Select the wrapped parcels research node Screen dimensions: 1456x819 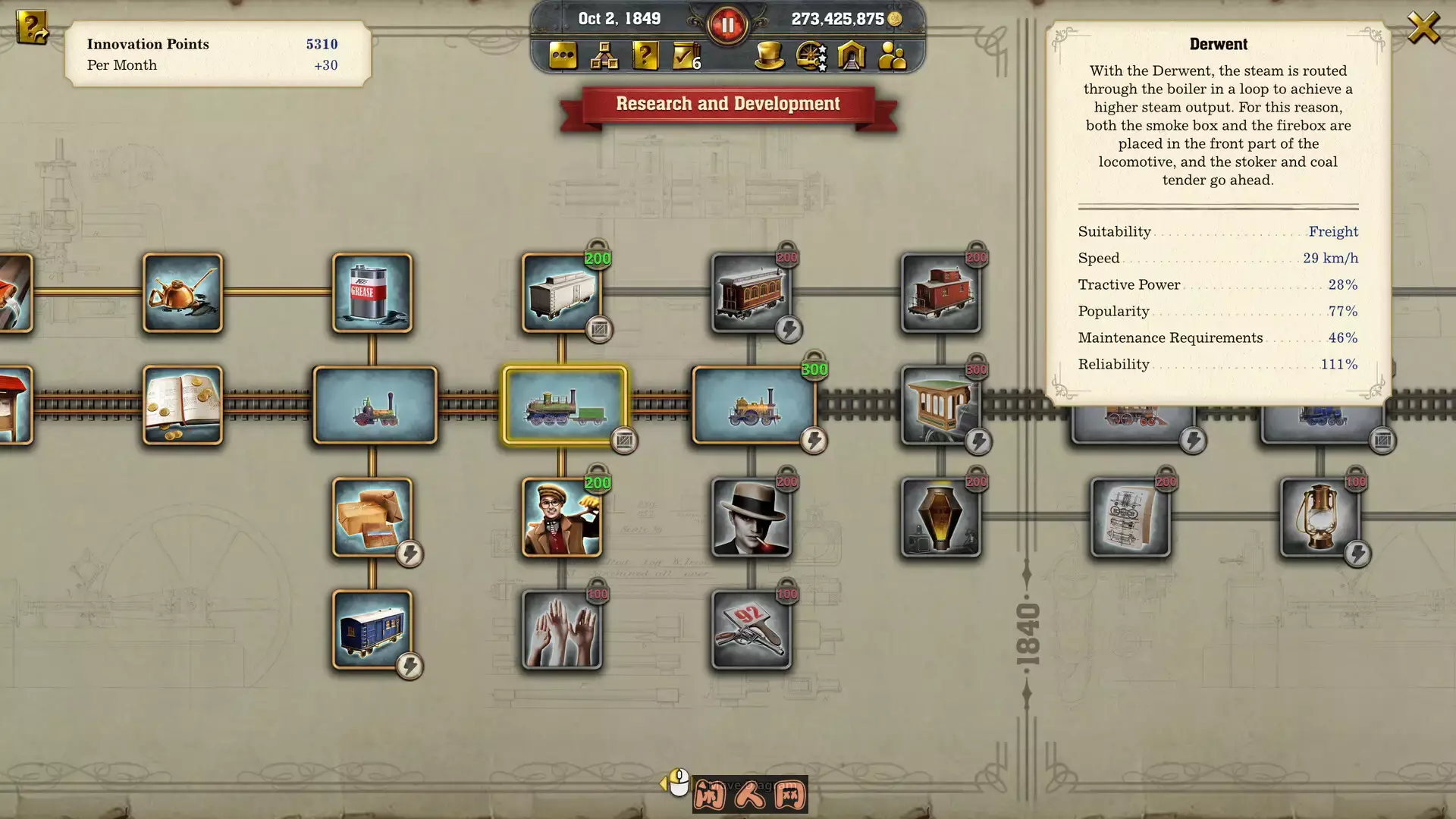point(372,517)
